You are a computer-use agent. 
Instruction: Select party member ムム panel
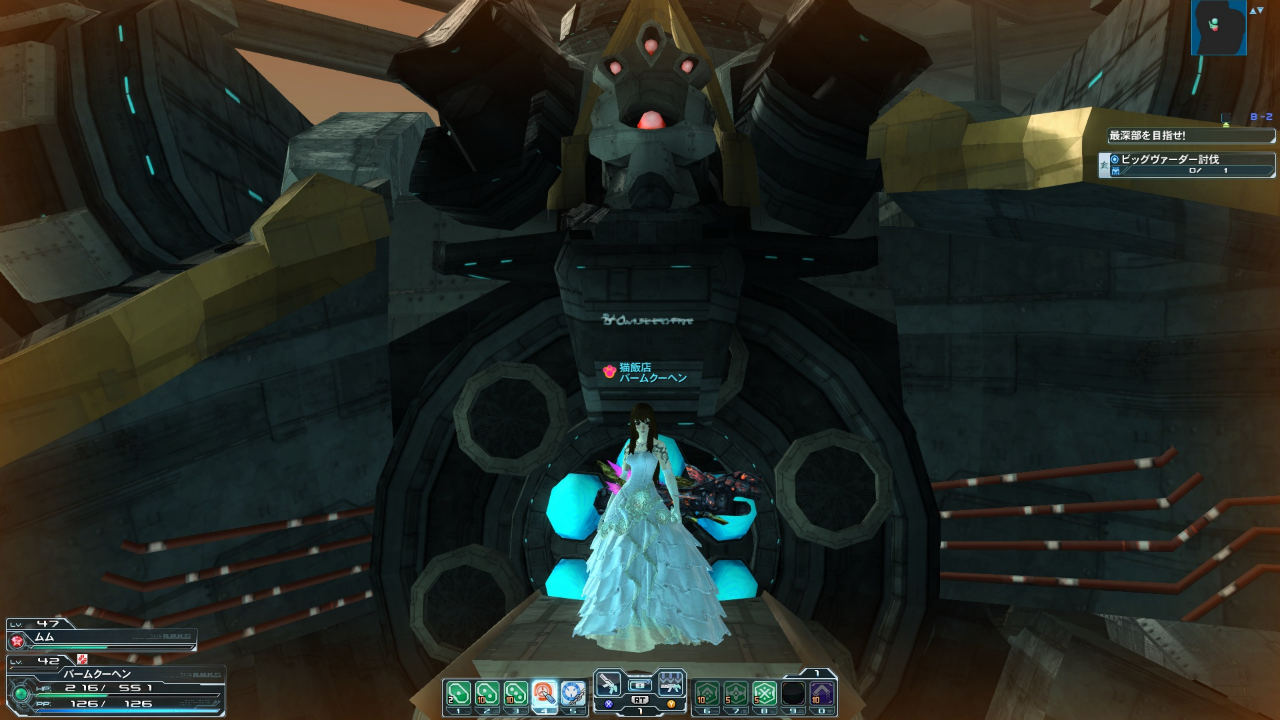(x=100, y=638)
